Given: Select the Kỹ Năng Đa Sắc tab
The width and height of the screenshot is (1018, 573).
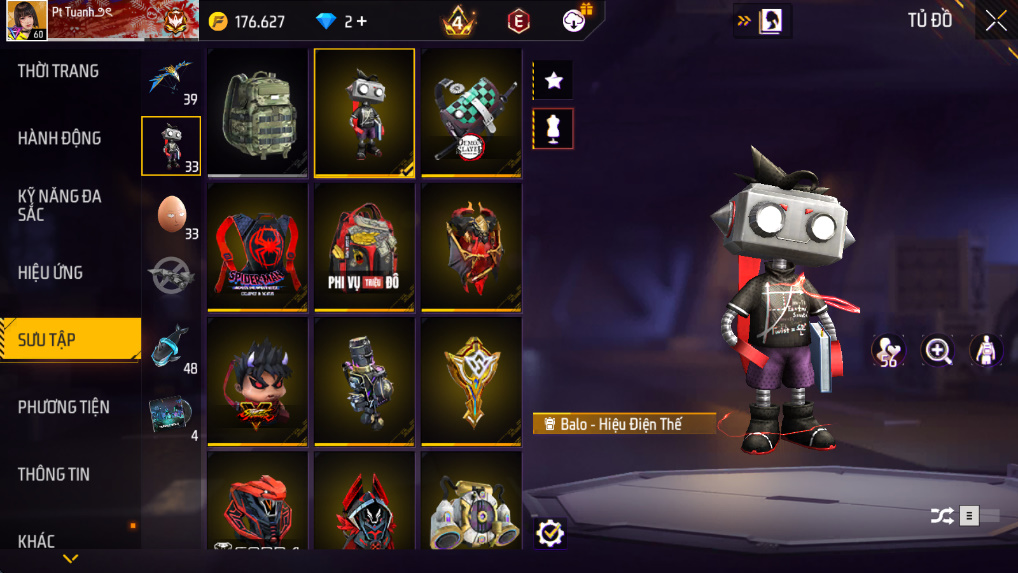Looking at the screenshot, I should pyautogui.click(x=60, y=205).
